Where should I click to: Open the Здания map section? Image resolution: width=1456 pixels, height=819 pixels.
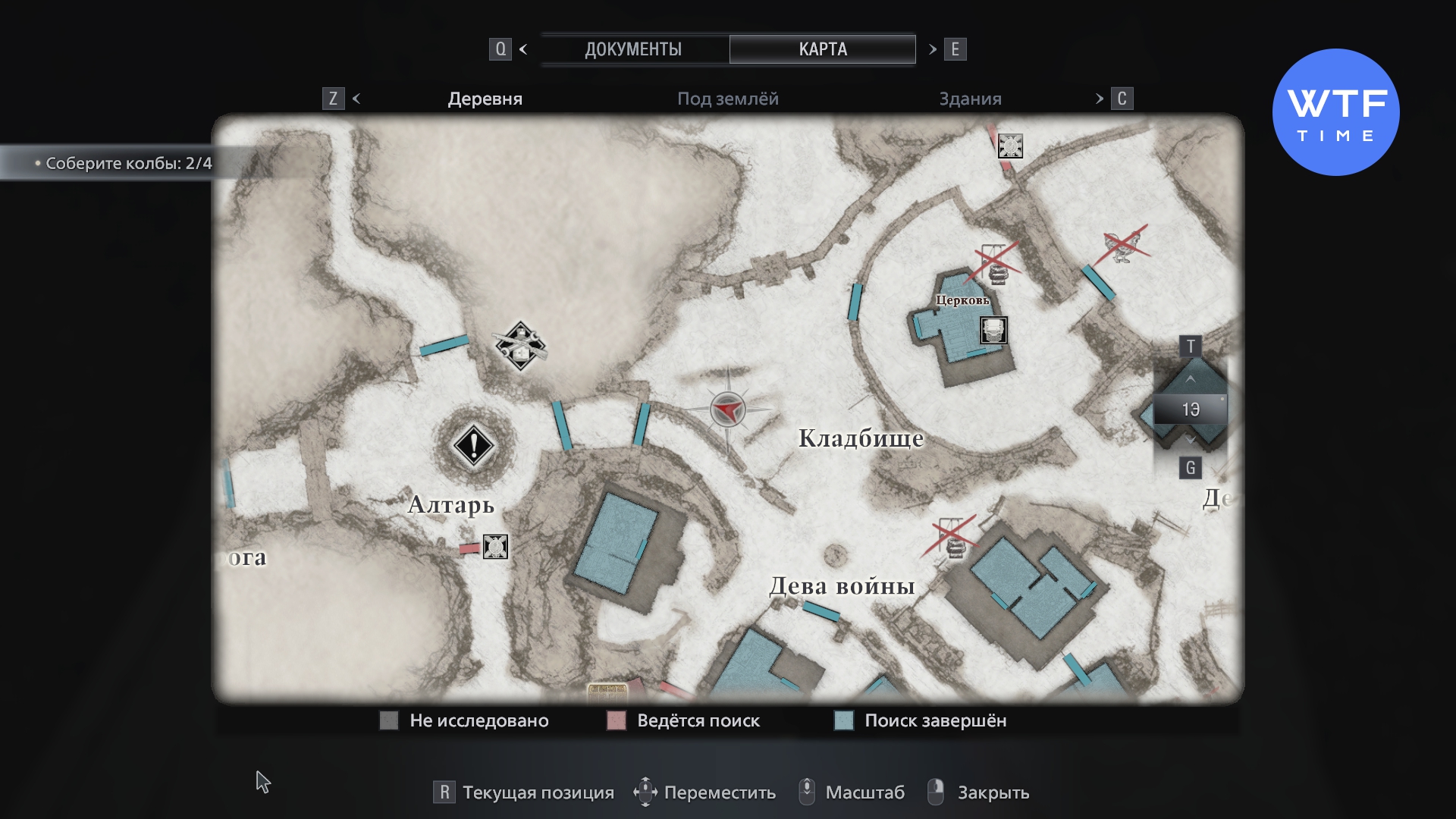[x=970, y=99]
